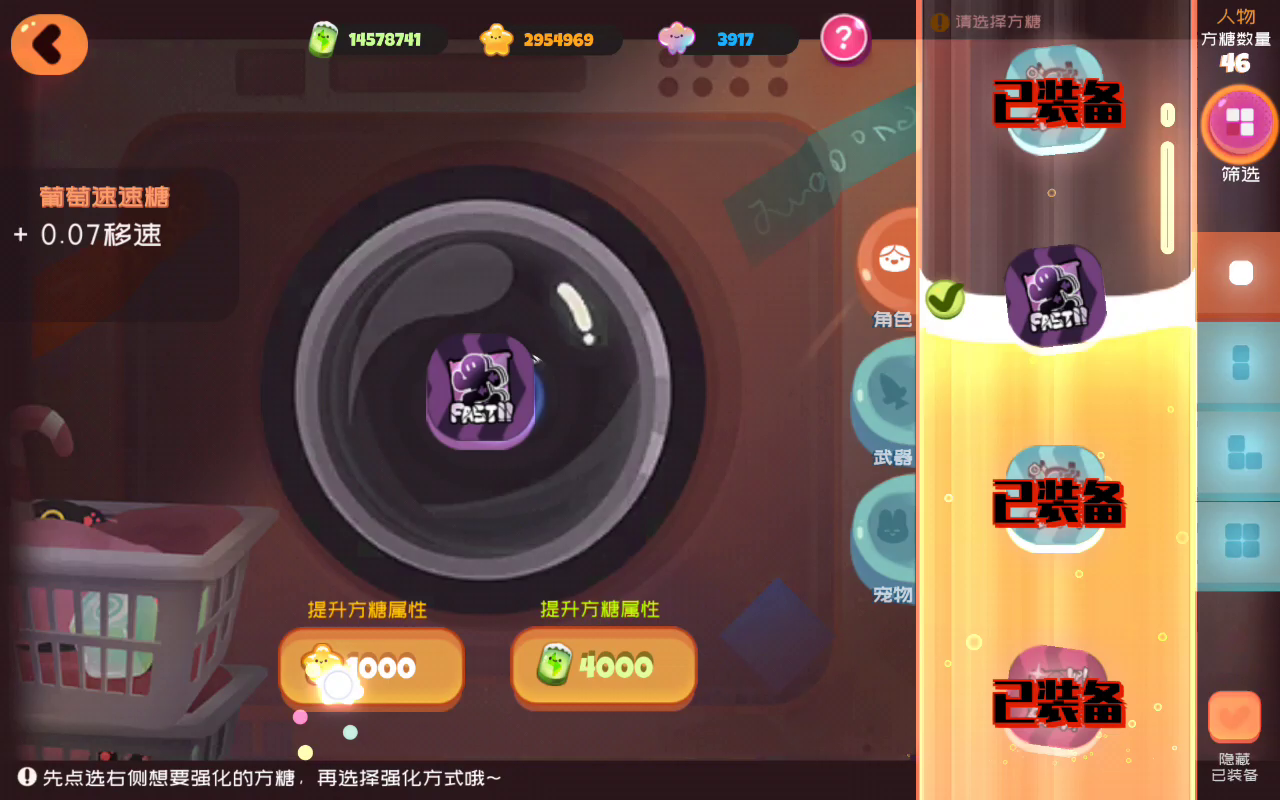The height and width of the screenshot is (800, 1280).
Task: Toggle 隐藏已装备 to hide equipped cubes
Action: [1236, 717]
